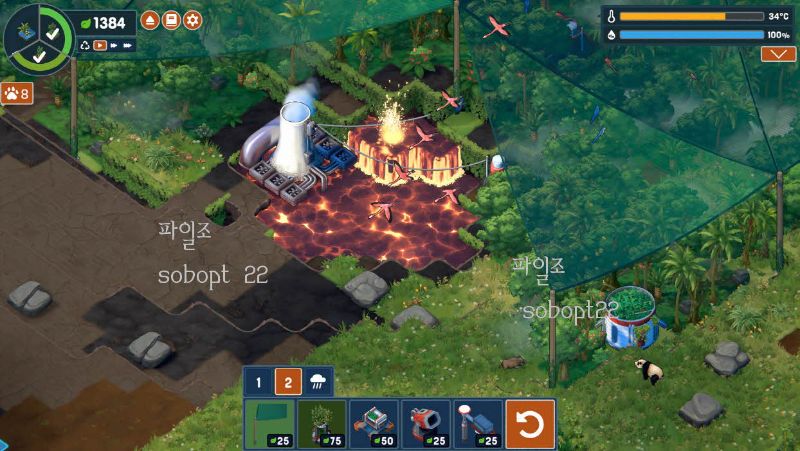Switch to building tab 1
800x451 pixels.
(258, 381)
